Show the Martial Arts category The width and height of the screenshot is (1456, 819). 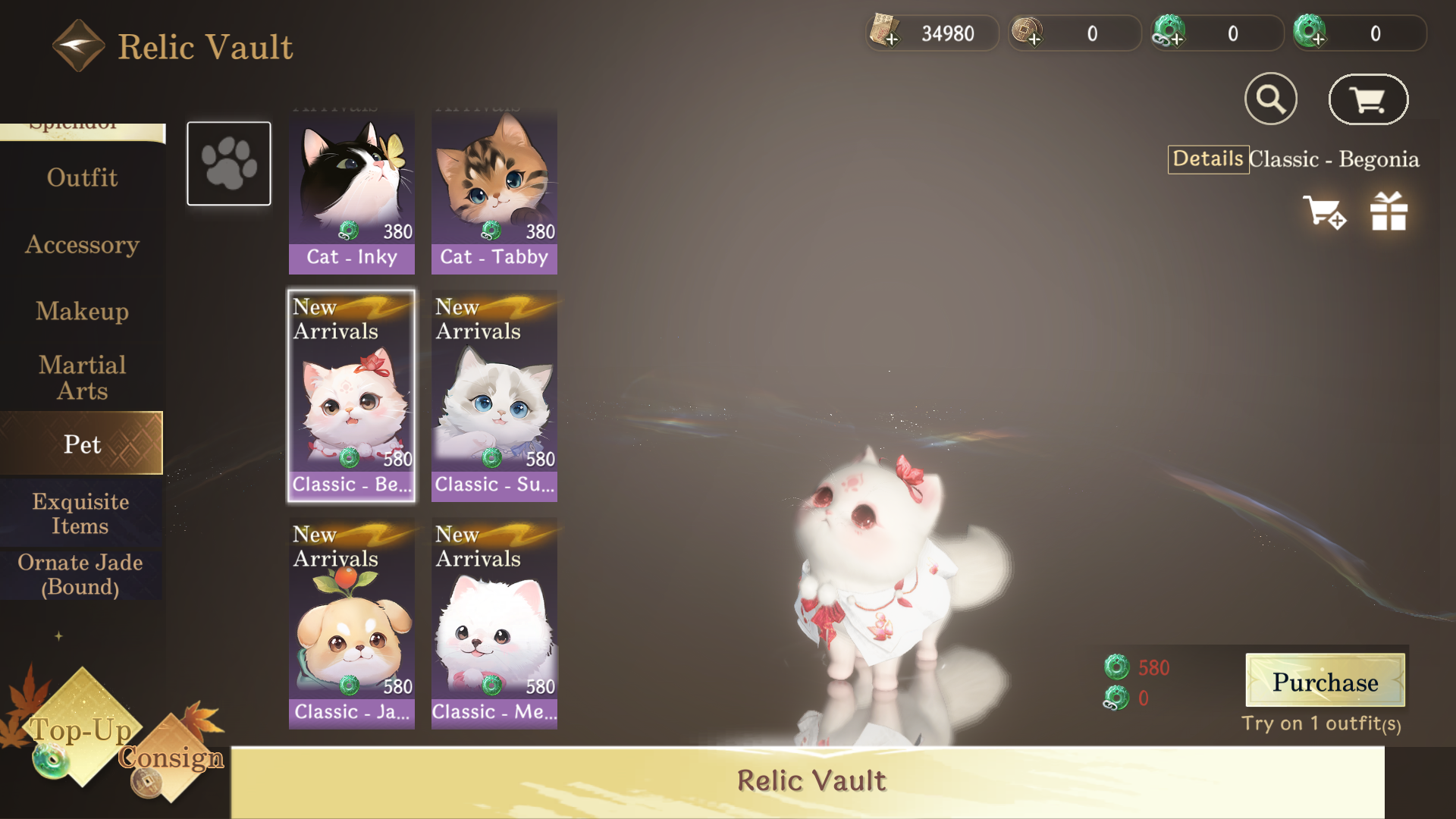(x=82, y=378)
